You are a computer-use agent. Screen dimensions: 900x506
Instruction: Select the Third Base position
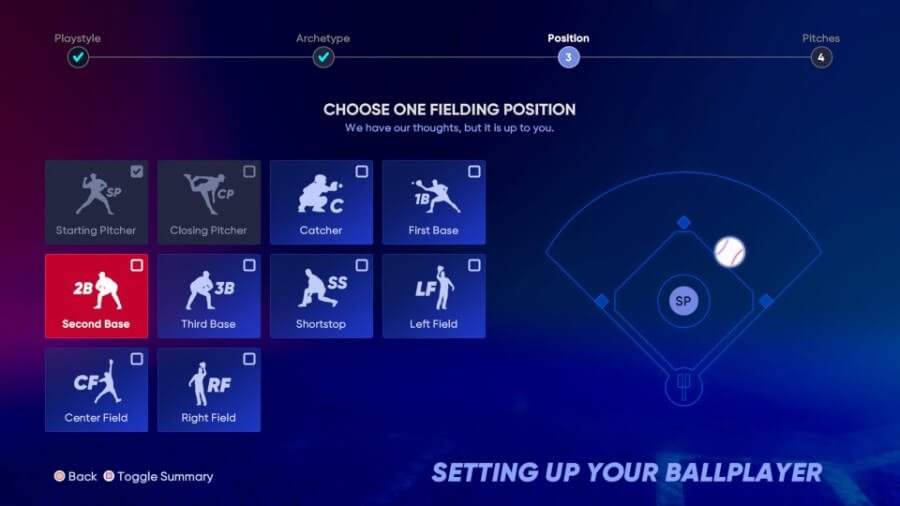pos(208,296)
